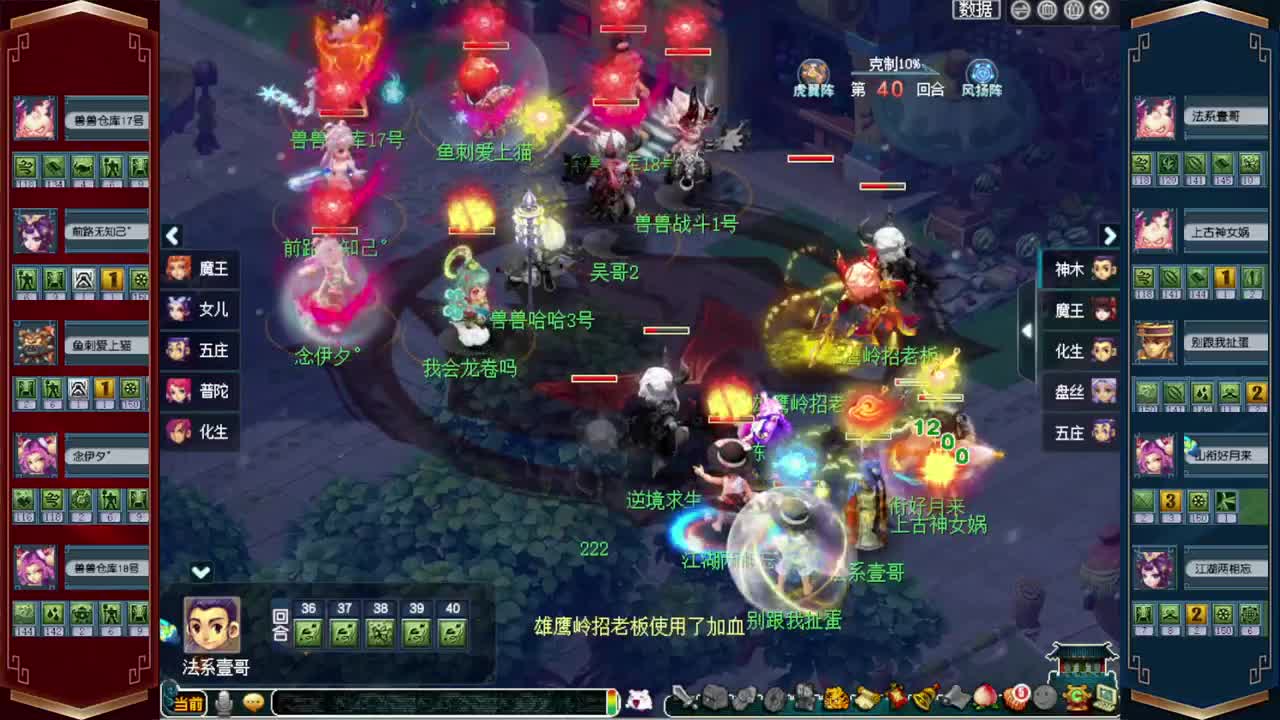Screen dimensions: 1280x720
Task: Select 魔王 in the left character list
Action: tap(200, 269)
